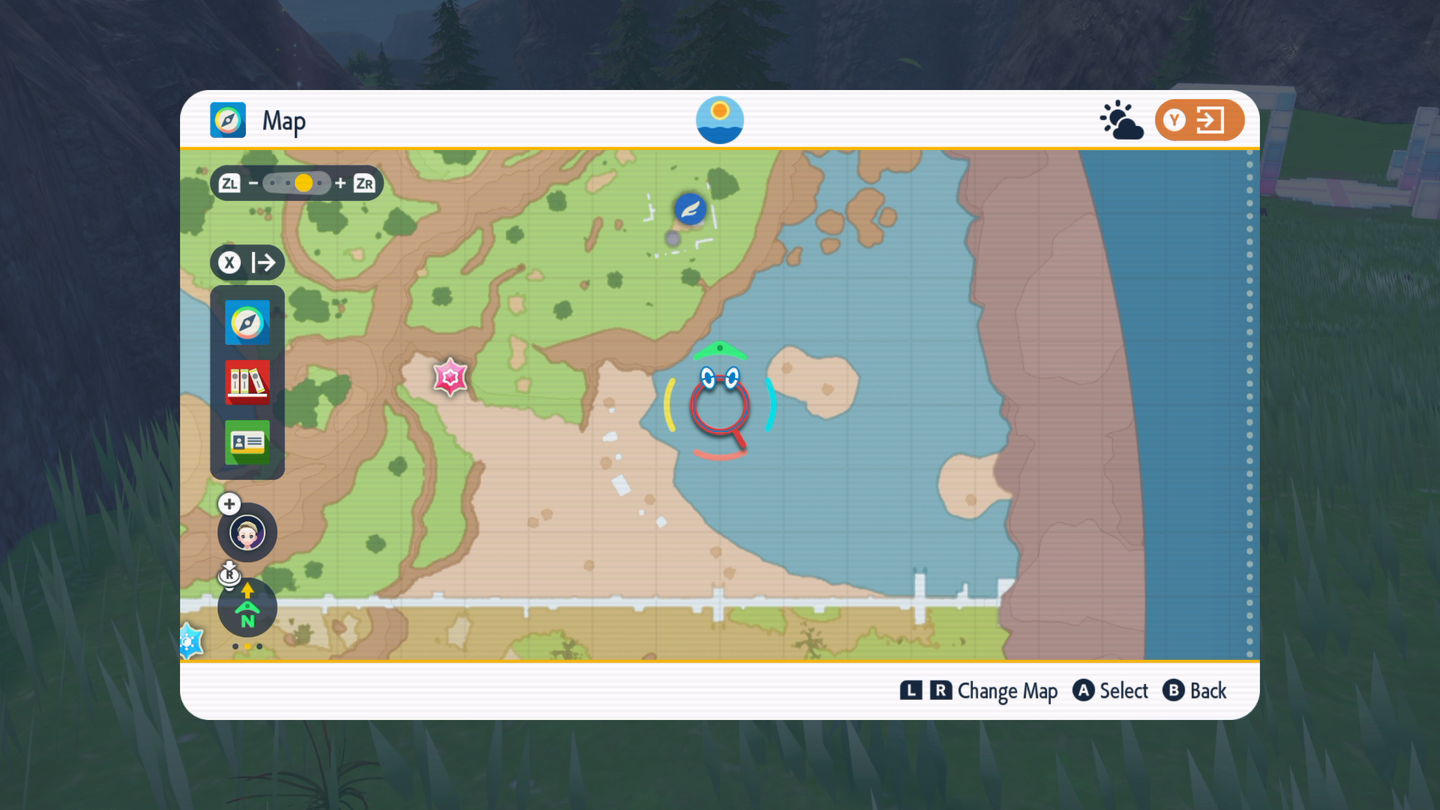Click the map zoom level slider
This screenshot has width=1440, height=810.
(296, 183)
